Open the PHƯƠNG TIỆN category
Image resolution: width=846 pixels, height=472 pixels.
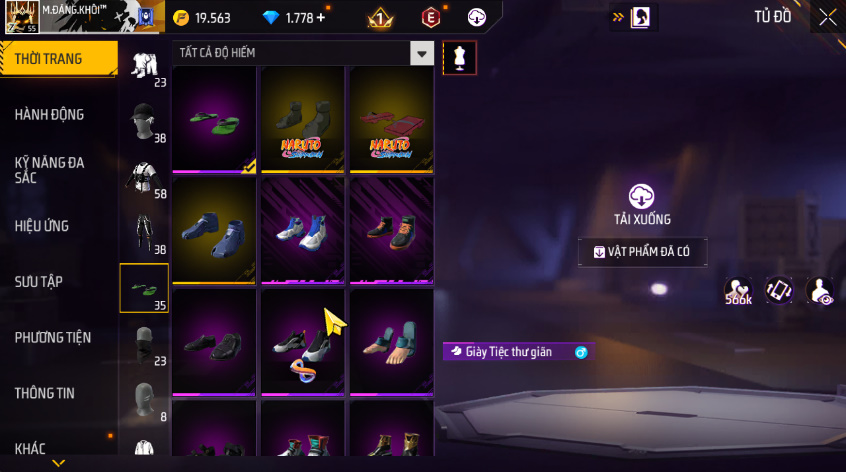50,338
